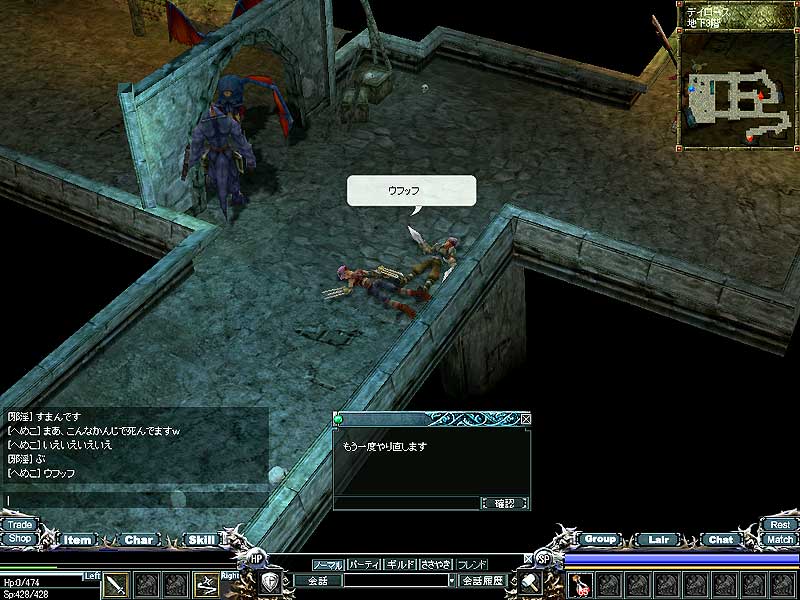Open the Trade menu
The height and width of the screenshot is (600, 800).
point(19,524)
